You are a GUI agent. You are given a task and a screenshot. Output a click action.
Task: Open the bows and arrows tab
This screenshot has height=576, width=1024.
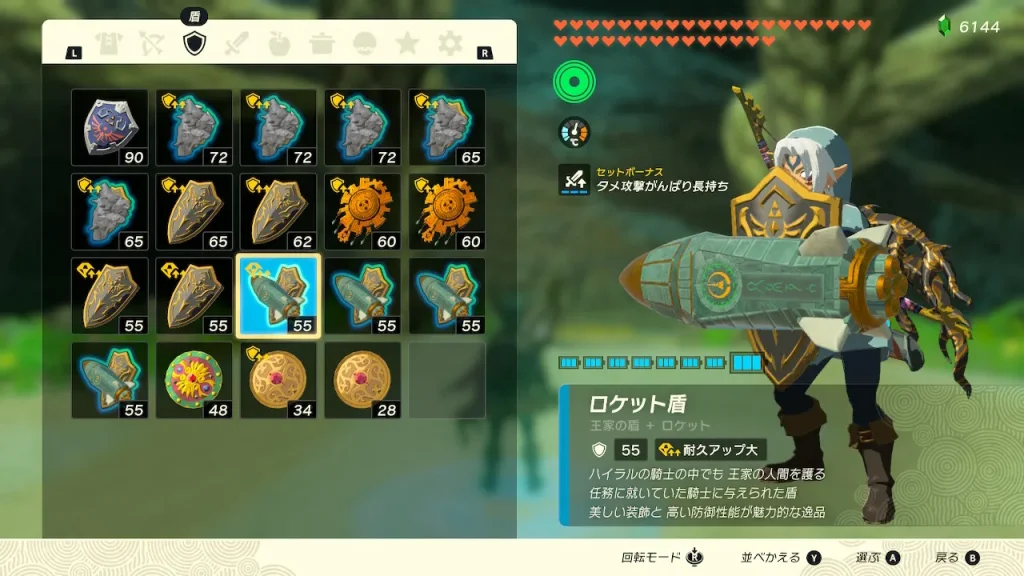coord(151,44)
